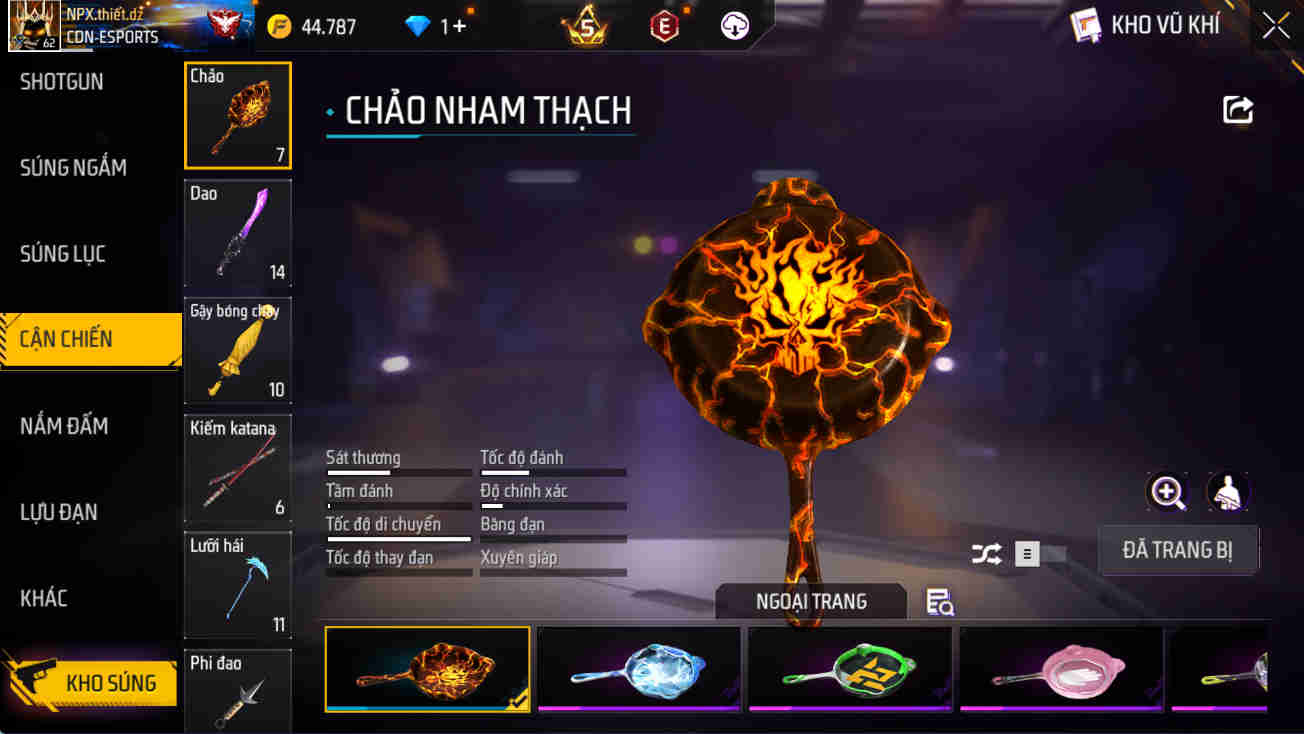Screen dimensions: 1304x734
Task: Click the diamond currency icon at the top
Action: pyautogui.click(x=417, y=26)
